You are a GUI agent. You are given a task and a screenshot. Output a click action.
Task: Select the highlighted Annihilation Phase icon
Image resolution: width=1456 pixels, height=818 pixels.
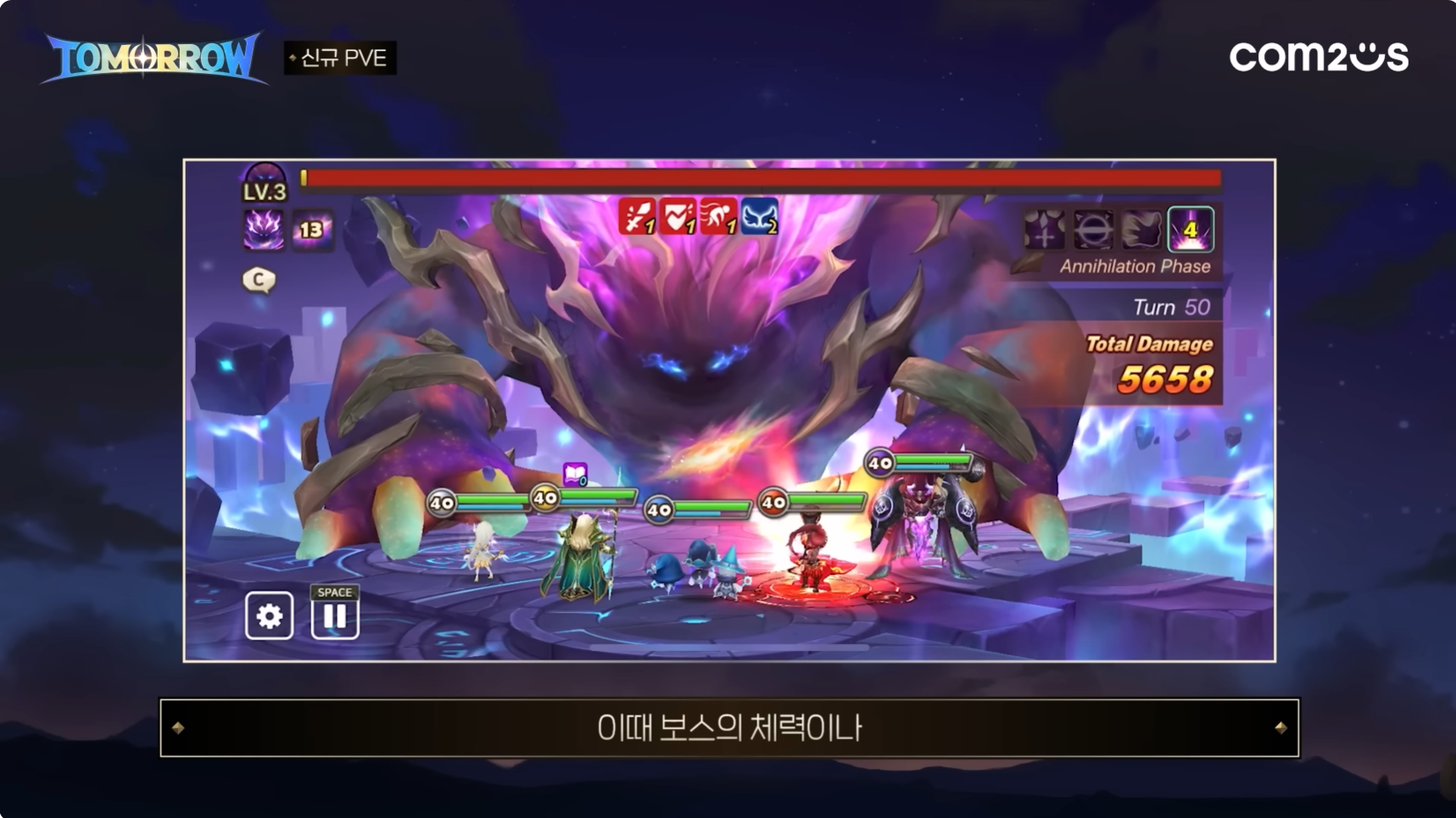coord(1191,230)
